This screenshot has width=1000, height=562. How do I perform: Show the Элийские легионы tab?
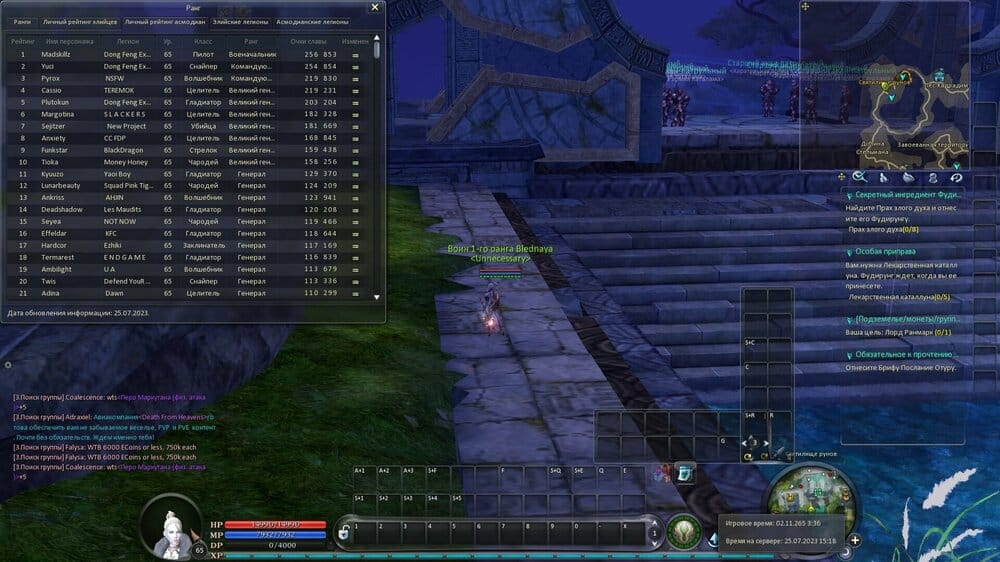pos(239,21)
